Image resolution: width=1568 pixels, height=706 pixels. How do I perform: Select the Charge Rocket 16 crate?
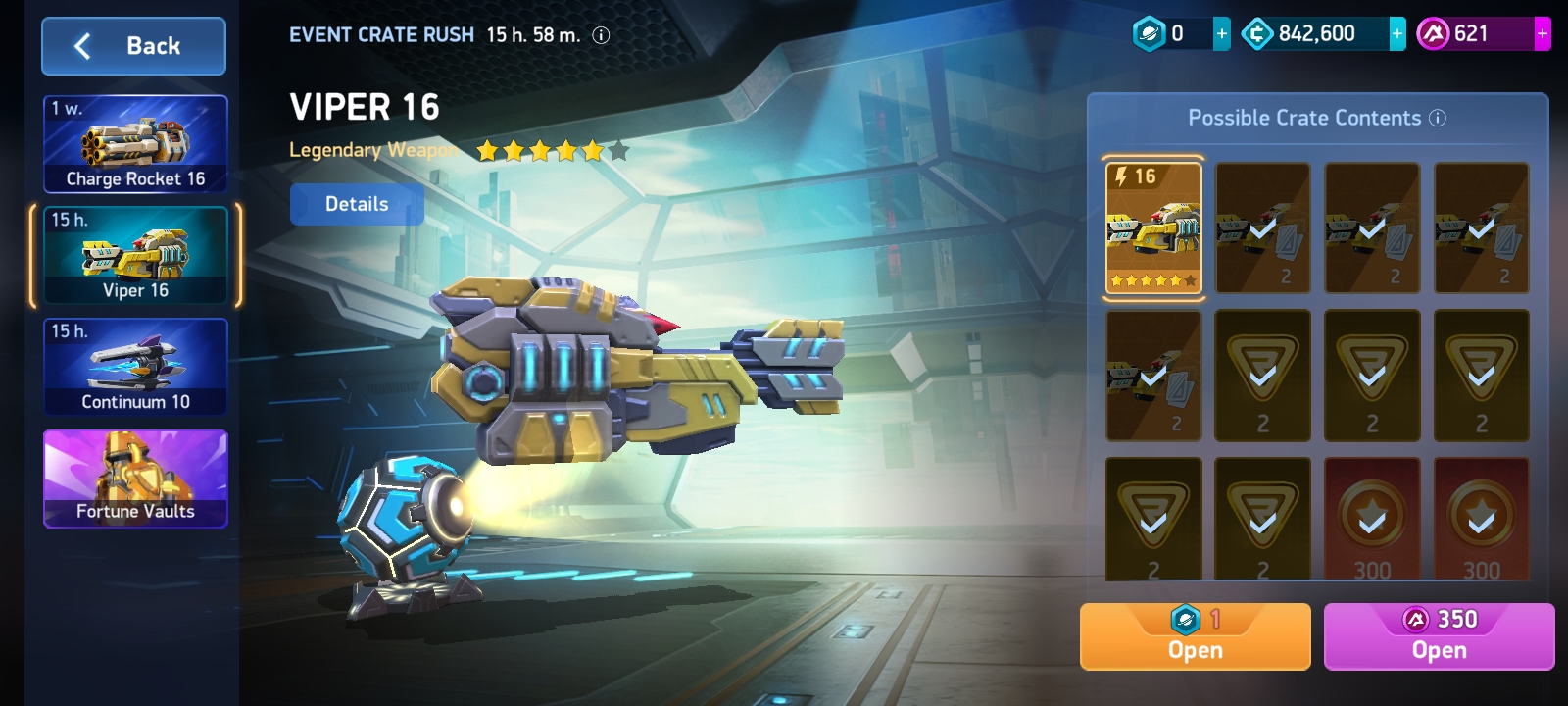pyautogui.click(x=135, y=144)
